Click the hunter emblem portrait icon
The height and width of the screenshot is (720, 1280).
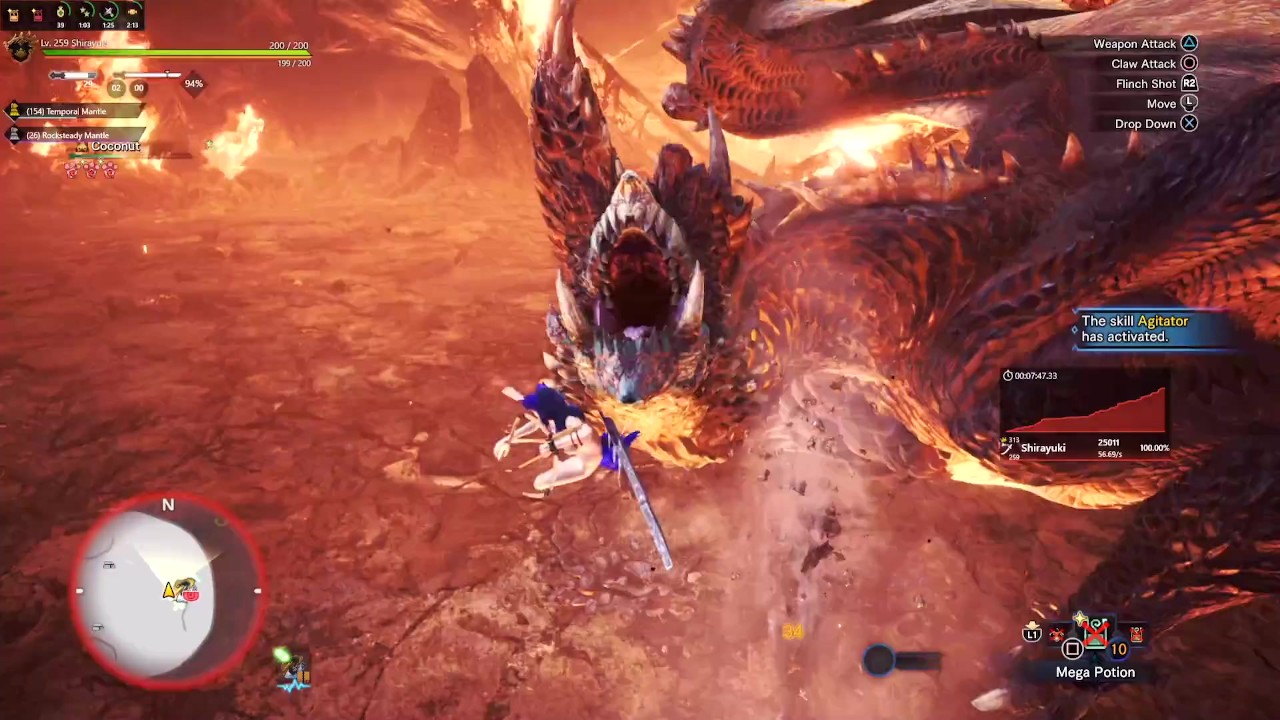[x=19, y=47]
